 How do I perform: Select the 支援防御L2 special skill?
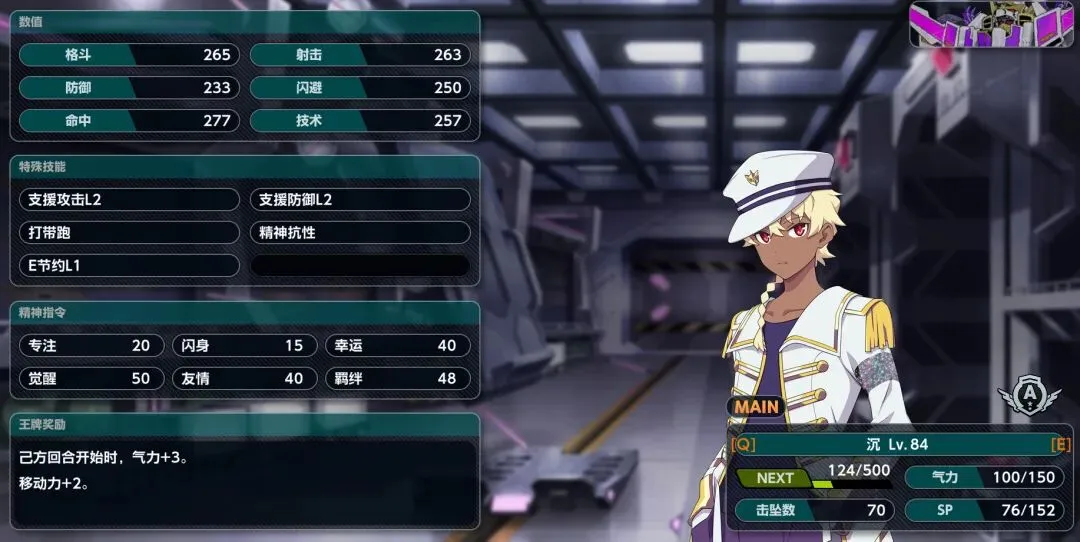[x=359, y=200]
